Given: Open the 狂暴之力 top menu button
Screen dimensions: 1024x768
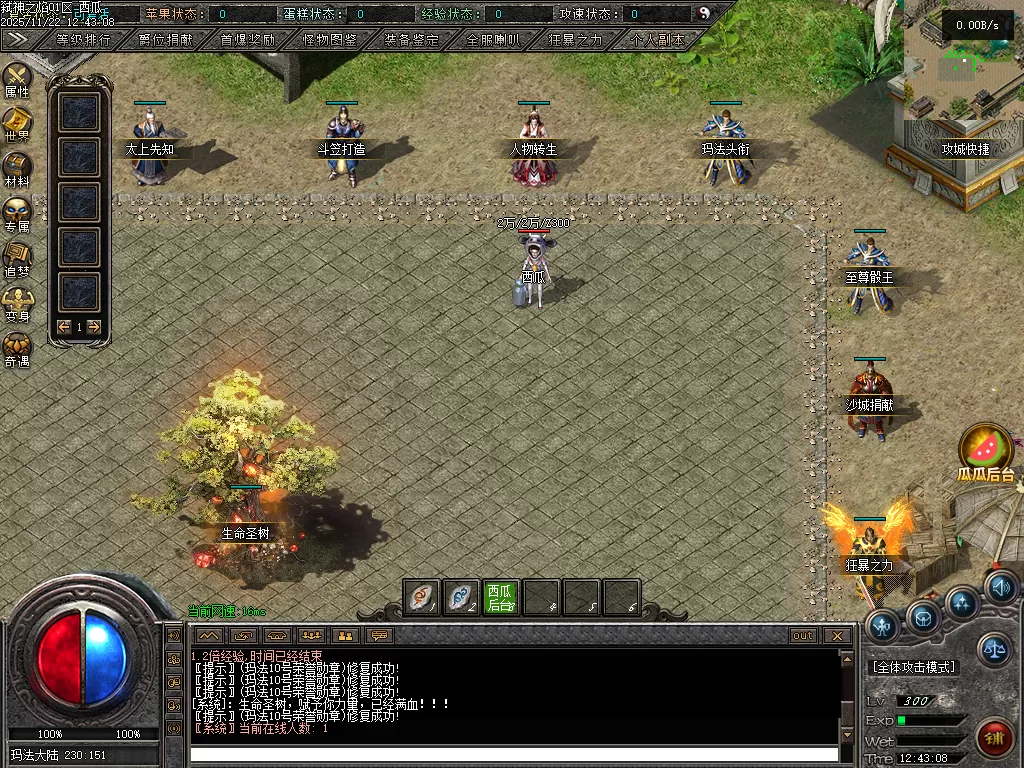Looking at the screenshot, I should pos(576,40).
